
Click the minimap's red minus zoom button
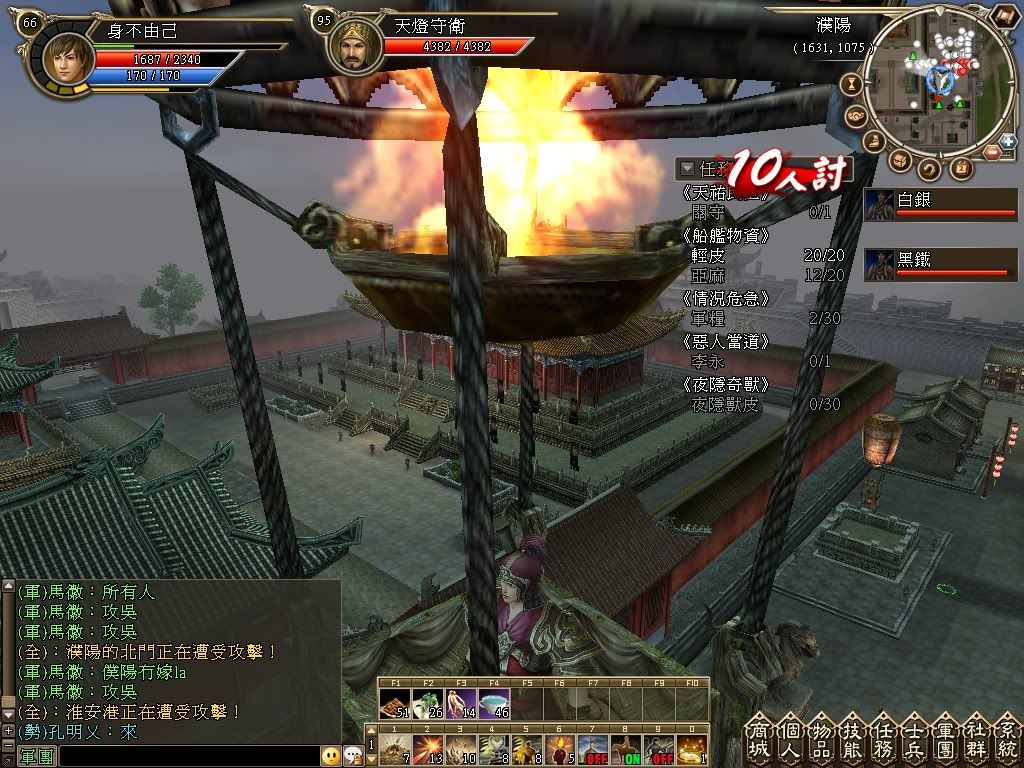click(x=991, y=153)
